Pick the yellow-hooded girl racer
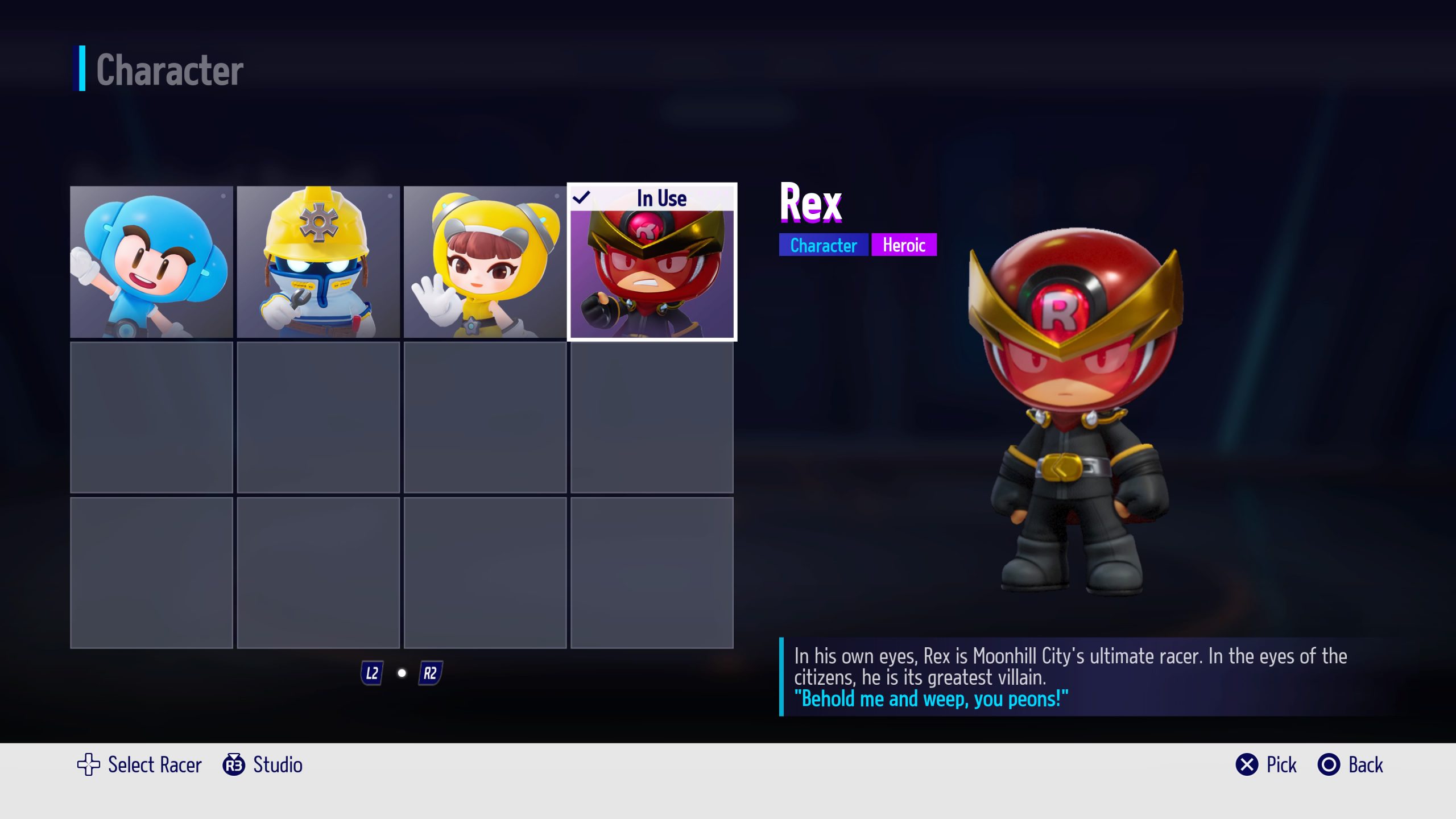This screenshot has height=819, width=1456. coord(485,262)
